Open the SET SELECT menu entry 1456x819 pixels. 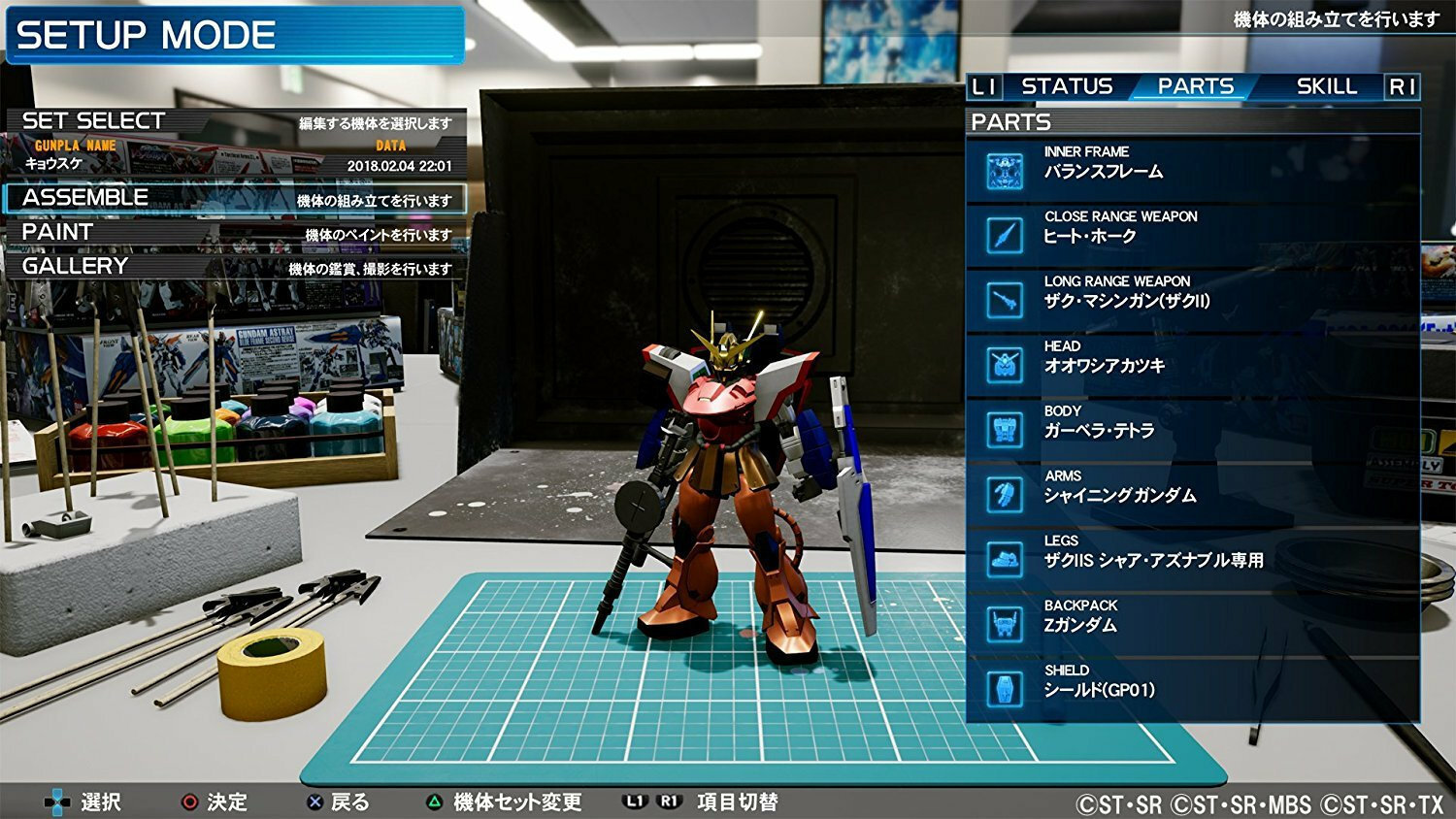click(235, 122)
